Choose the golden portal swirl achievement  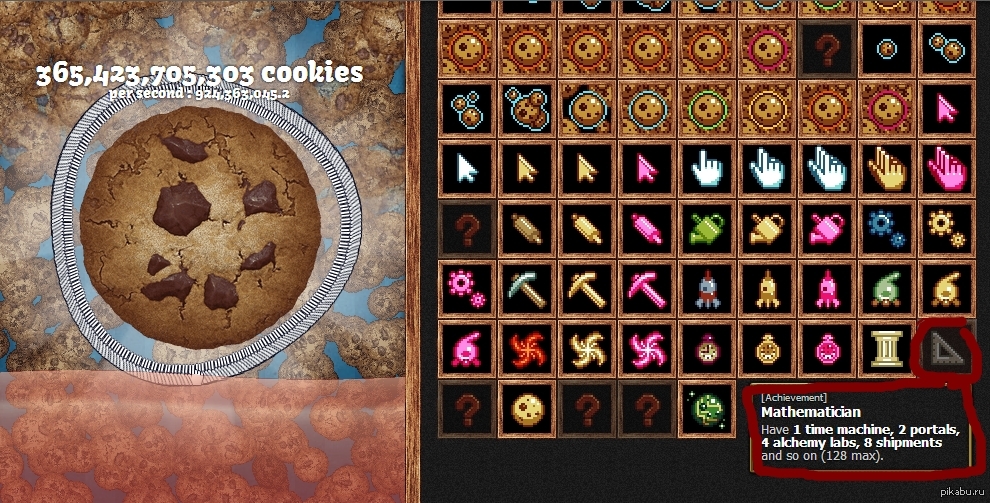pyautogui.click(x=585, y=348)
